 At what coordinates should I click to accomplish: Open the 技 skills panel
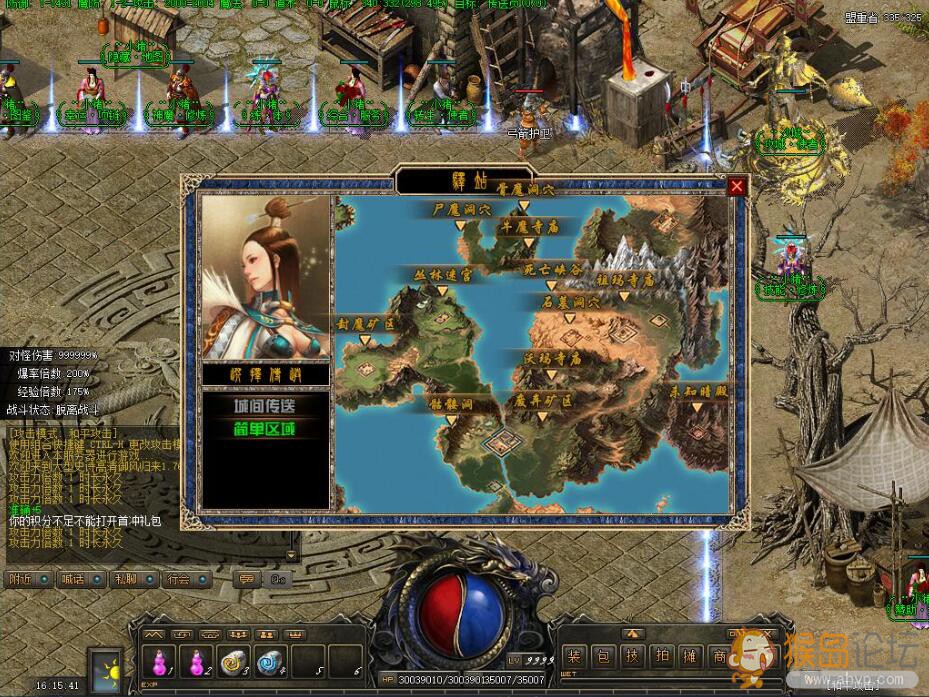(x=633, y=657)
